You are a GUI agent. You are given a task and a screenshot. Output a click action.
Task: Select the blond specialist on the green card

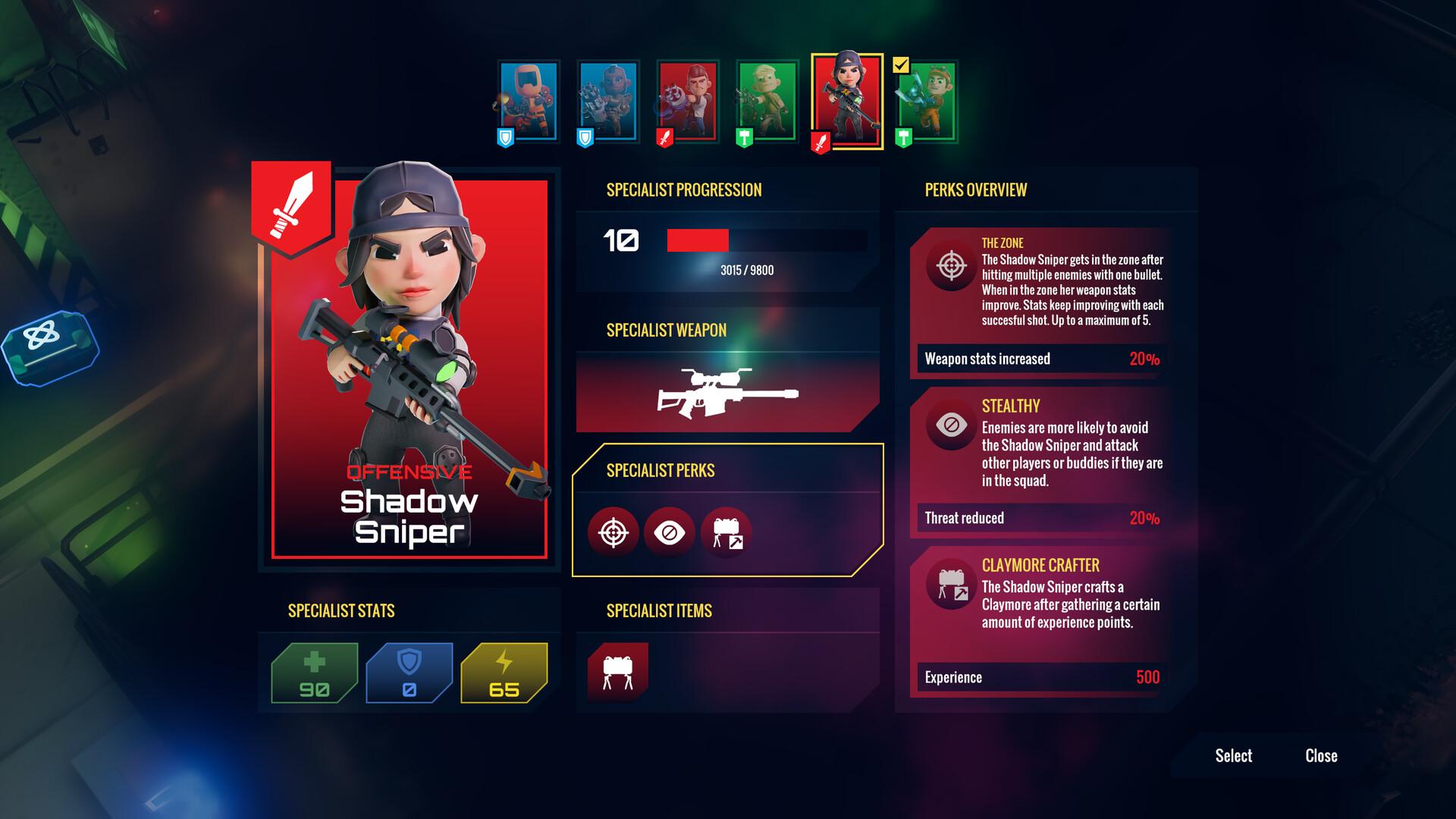(767, 102)
